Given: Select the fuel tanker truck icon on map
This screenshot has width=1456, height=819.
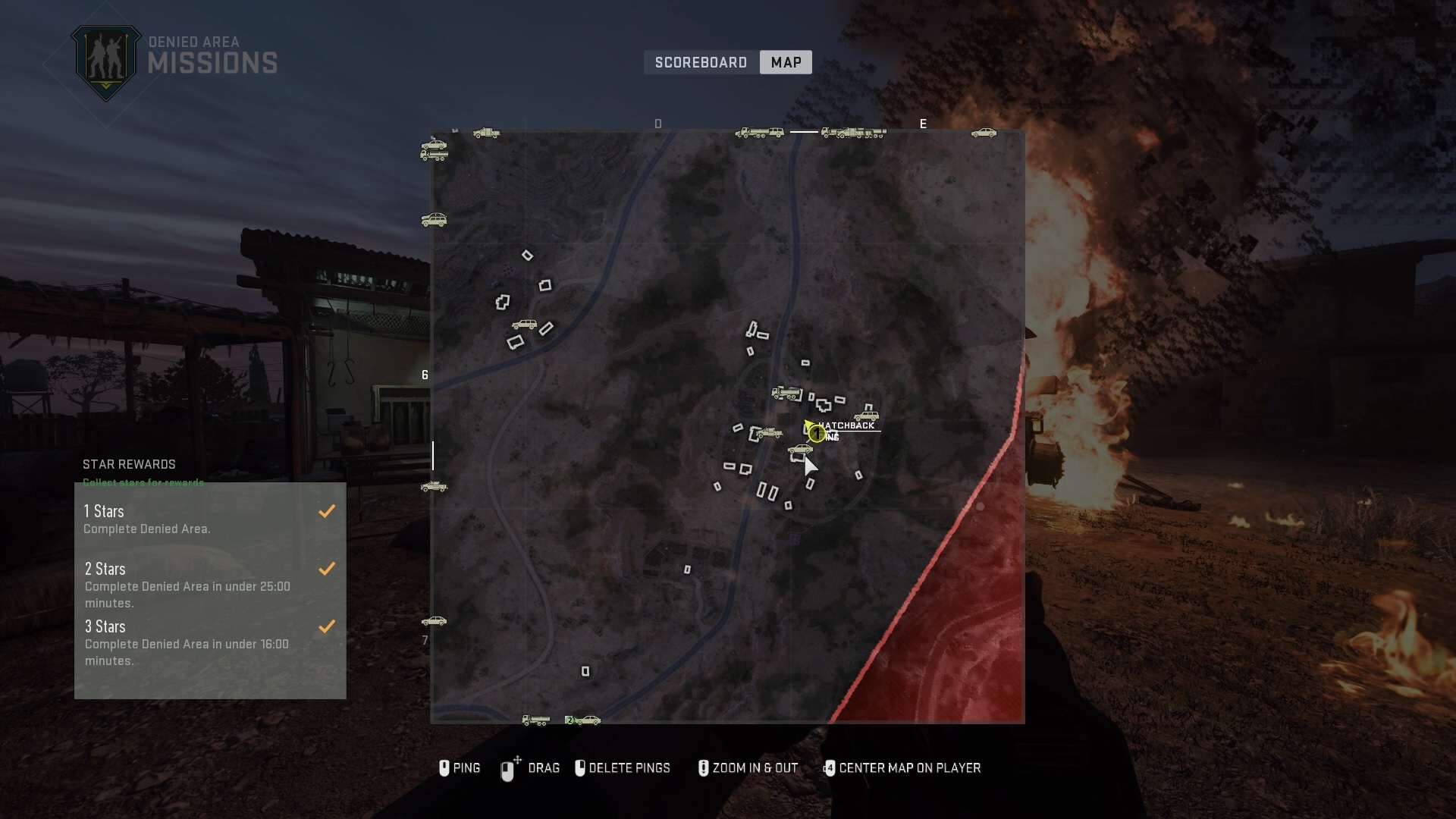Looking at the screenshot, I should (787, 394).
